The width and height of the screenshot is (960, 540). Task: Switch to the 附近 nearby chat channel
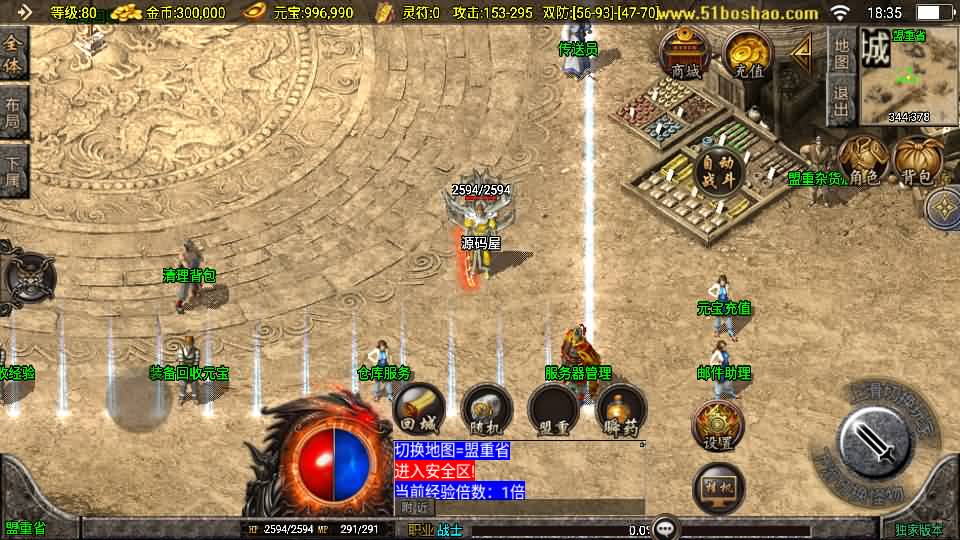pyautogui.click(x=415, y=508)
